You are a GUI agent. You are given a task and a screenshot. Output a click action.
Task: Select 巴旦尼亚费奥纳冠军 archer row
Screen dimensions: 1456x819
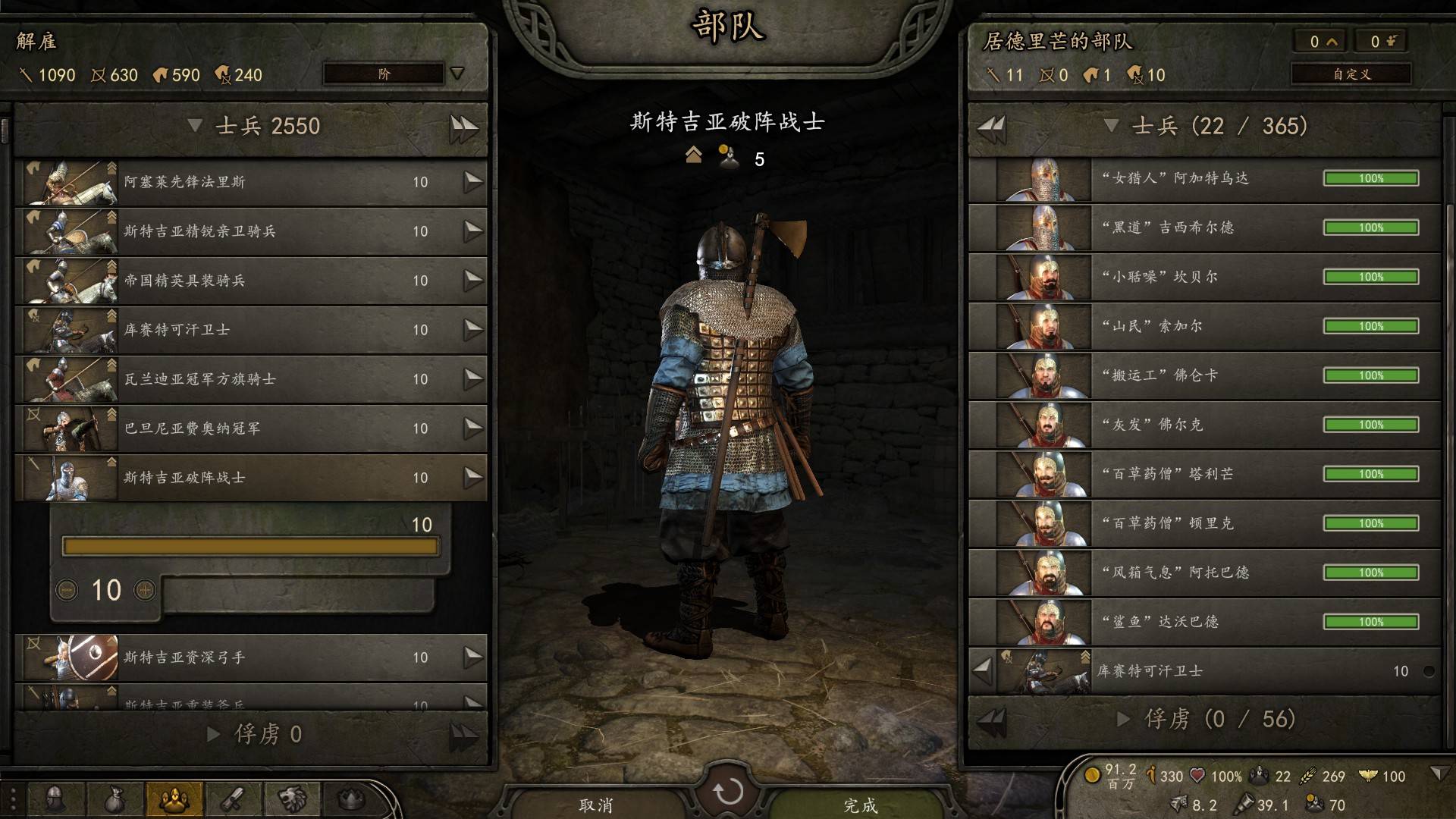point(250,428)
